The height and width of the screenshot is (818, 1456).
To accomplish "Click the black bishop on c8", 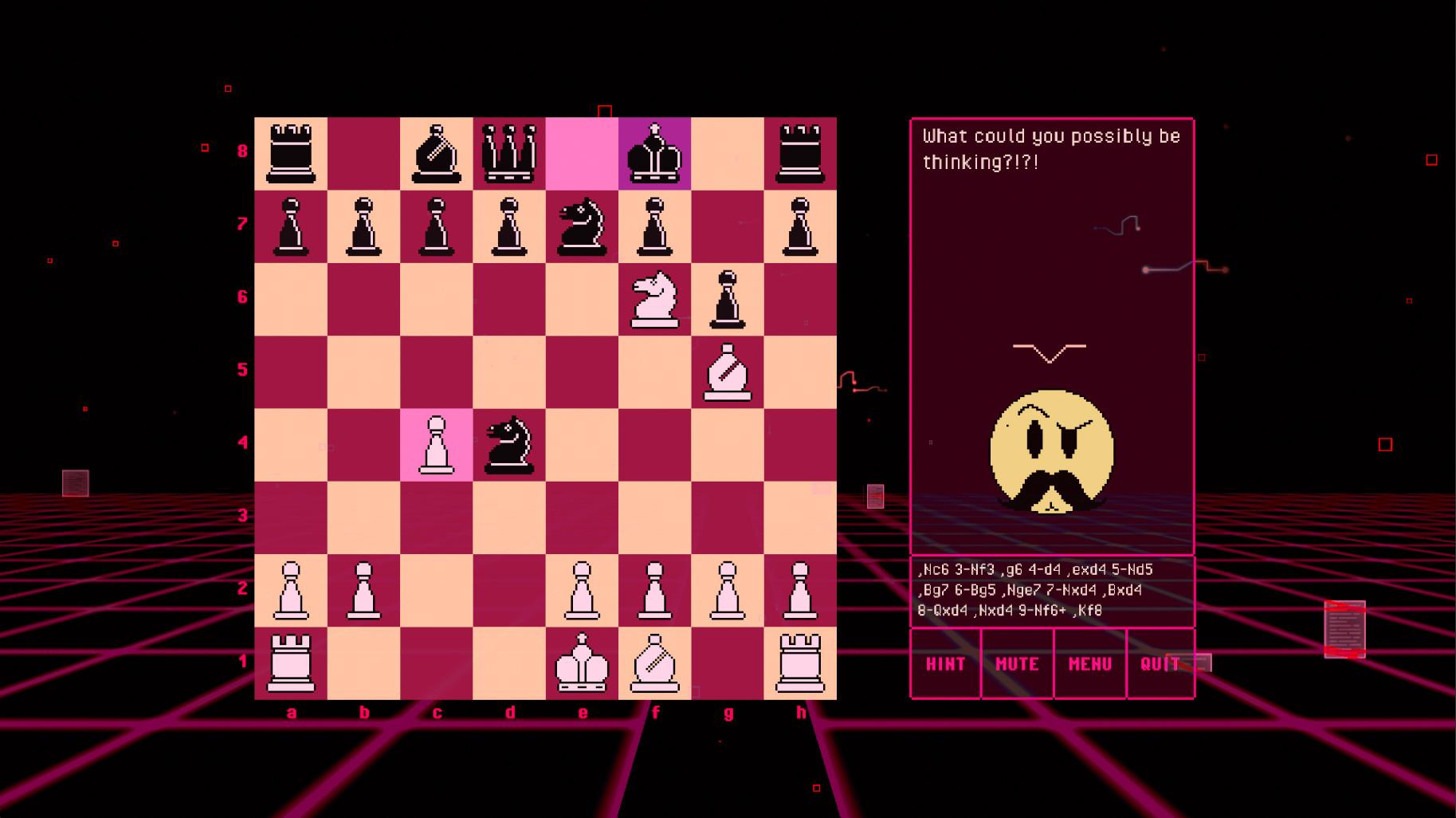I will pos(437,153).
